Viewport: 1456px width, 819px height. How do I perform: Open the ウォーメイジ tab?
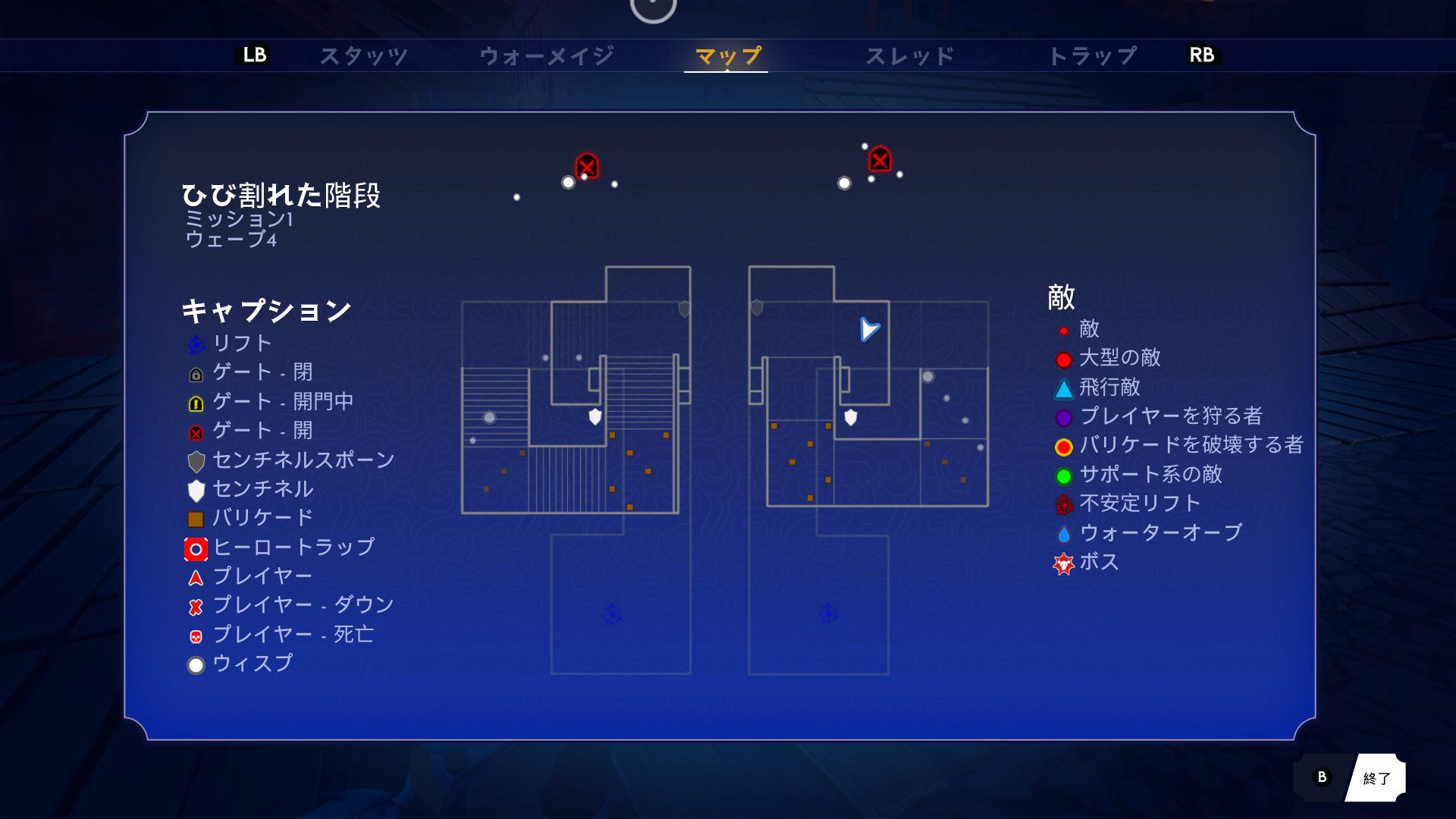click(x=546, y=55)
